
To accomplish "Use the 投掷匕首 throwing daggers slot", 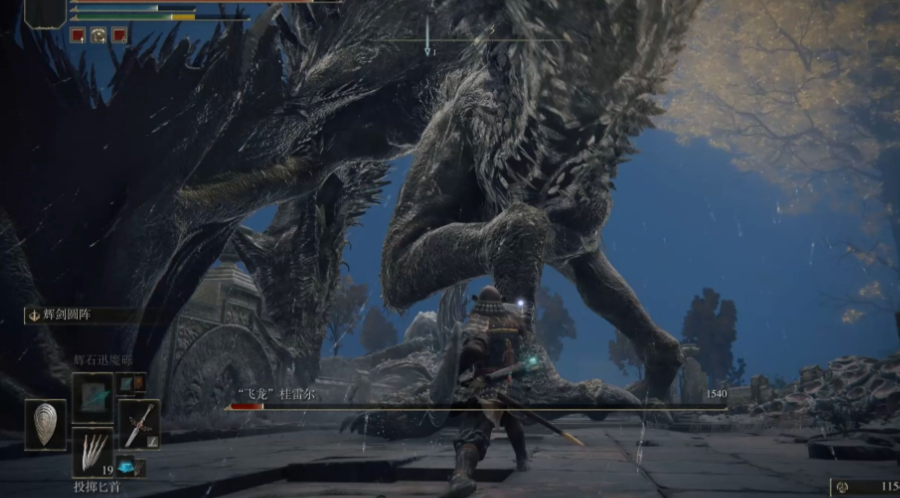I will 93,451.
